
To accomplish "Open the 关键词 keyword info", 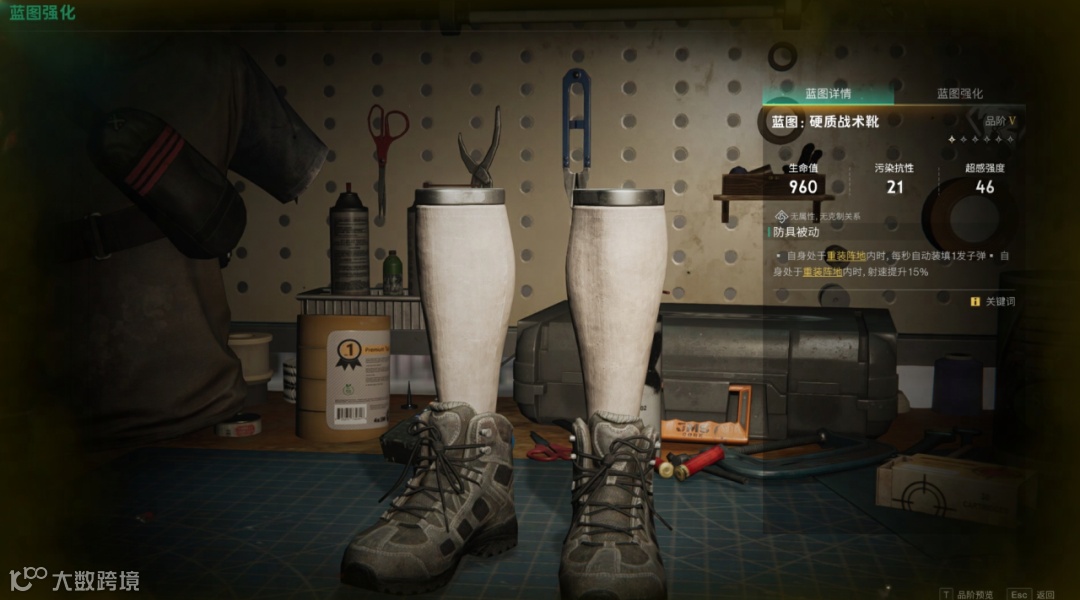I will (x=993, y=301).
